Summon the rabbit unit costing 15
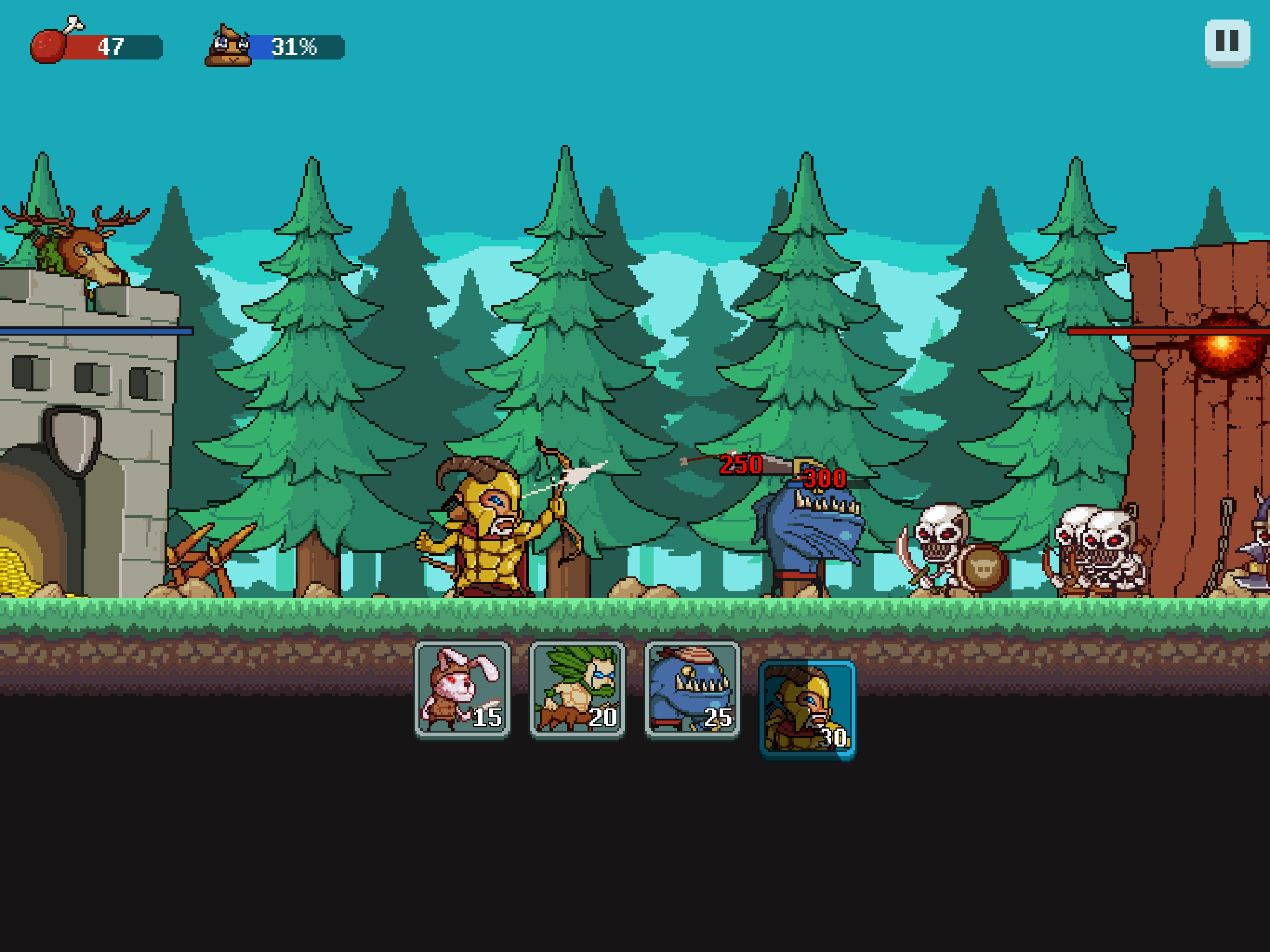The image size is (1270, 952). pos(462,689)
